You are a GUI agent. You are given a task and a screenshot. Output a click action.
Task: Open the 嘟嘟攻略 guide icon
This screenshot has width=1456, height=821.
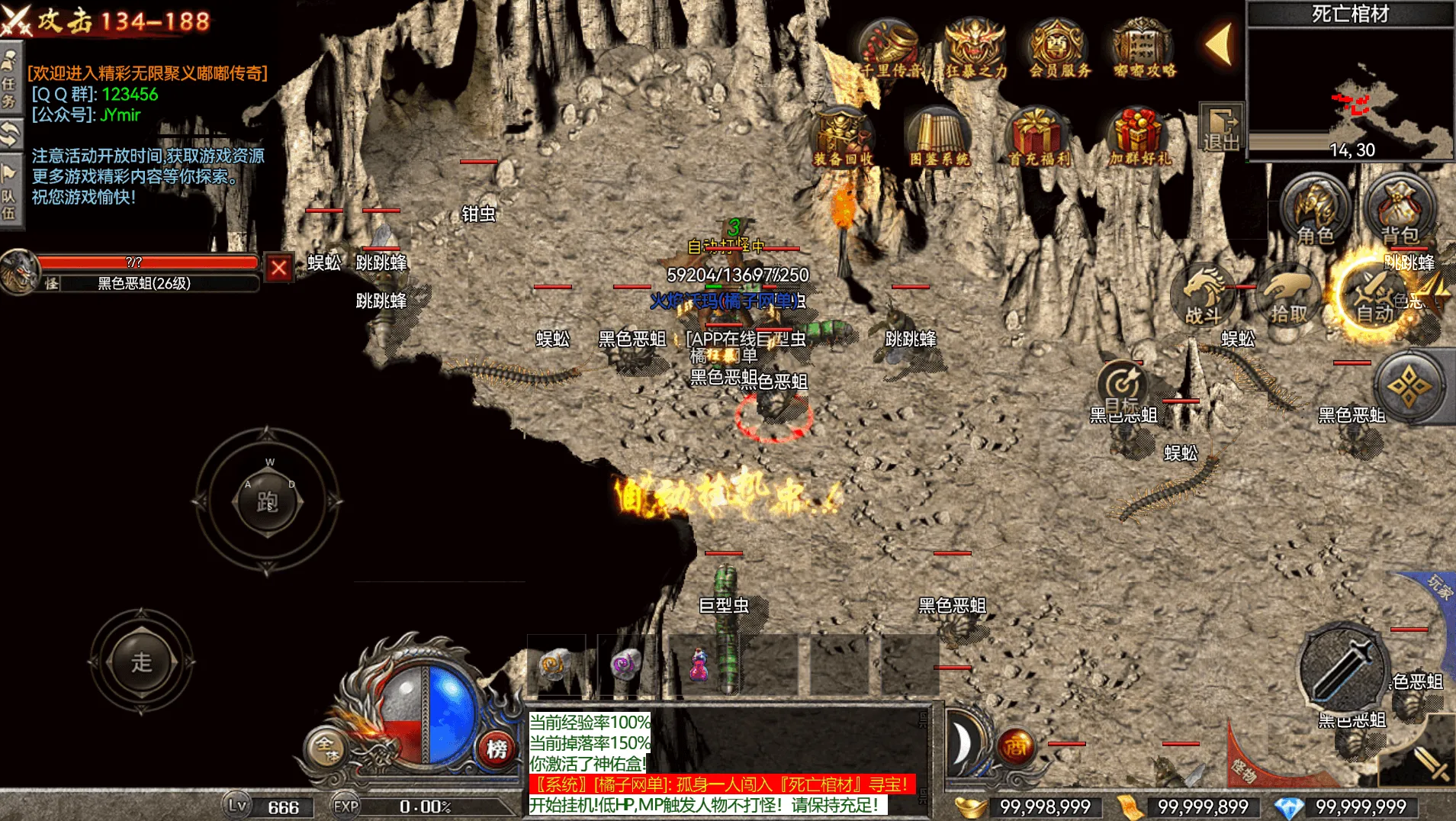(1144, 50)
